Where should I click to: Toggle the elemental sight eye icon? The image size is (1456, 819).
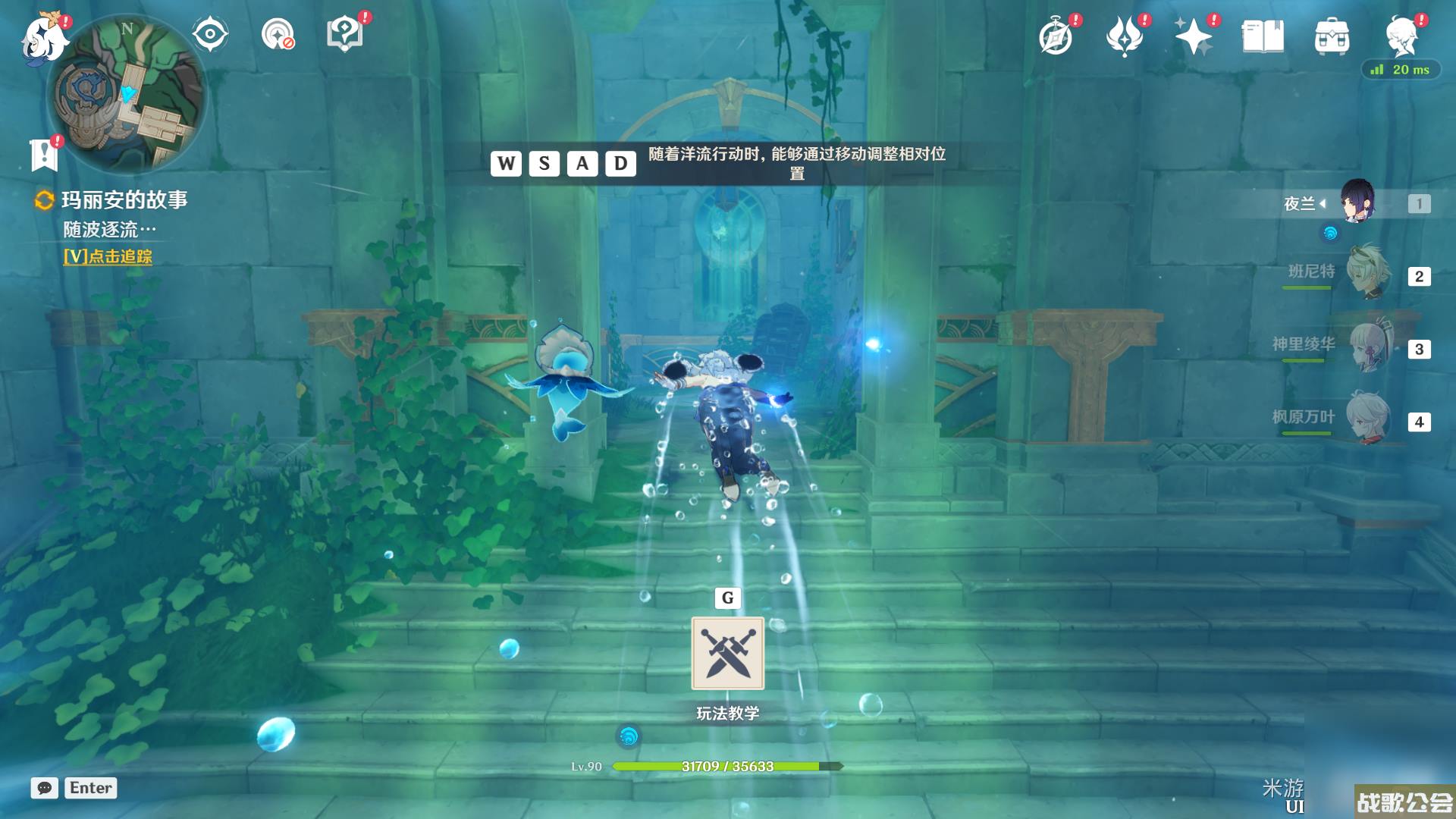pyautogui.click(x=209, y=34)
